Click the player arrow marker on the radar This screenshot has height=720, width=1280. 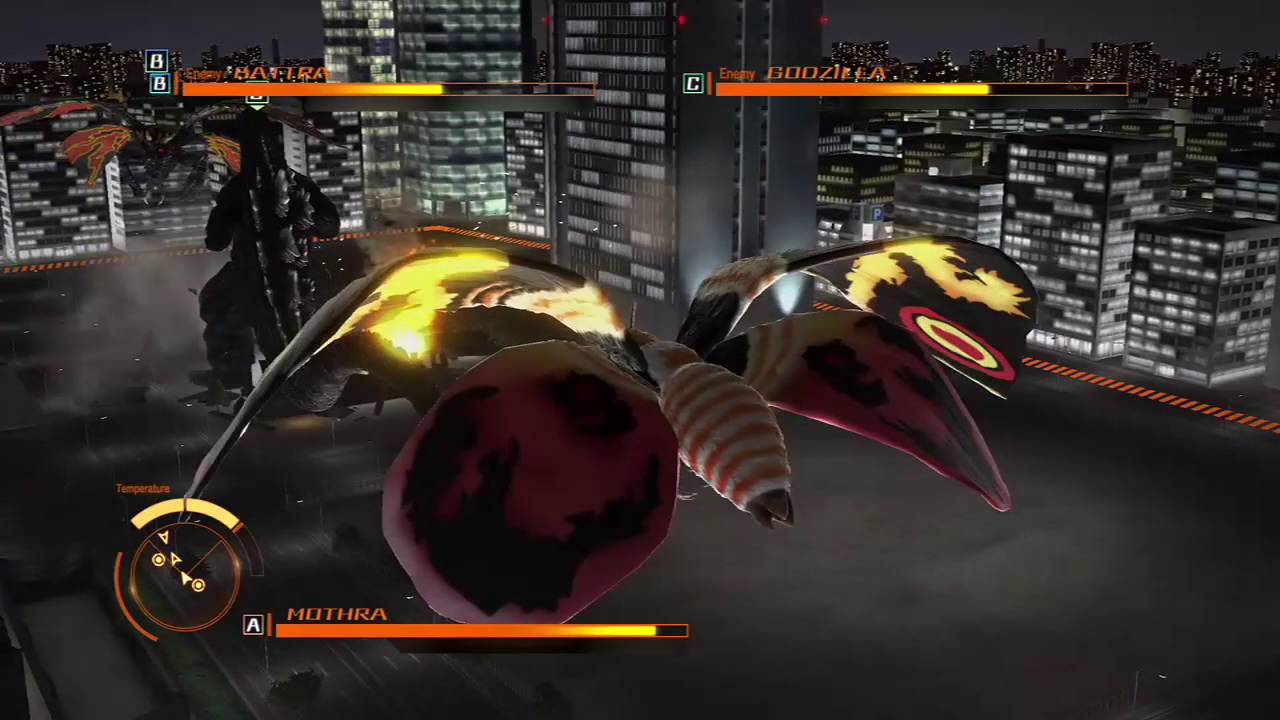(x=186, y=577)
